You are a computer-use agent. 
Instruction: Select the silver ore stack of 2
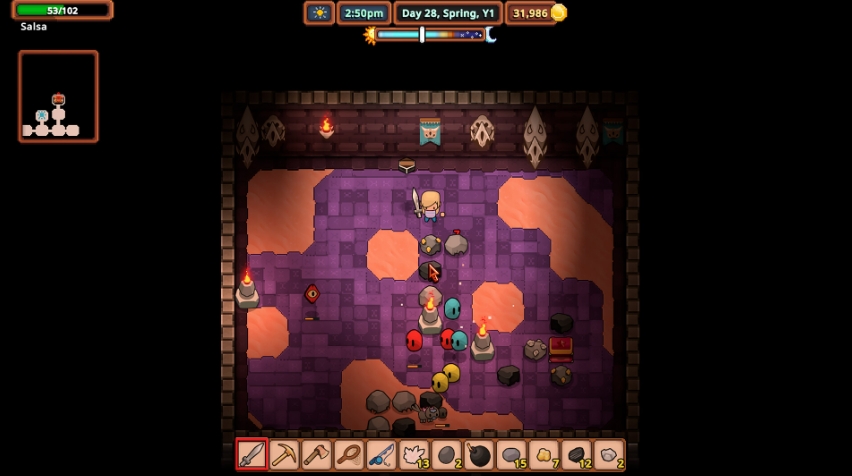pos(608,455)
